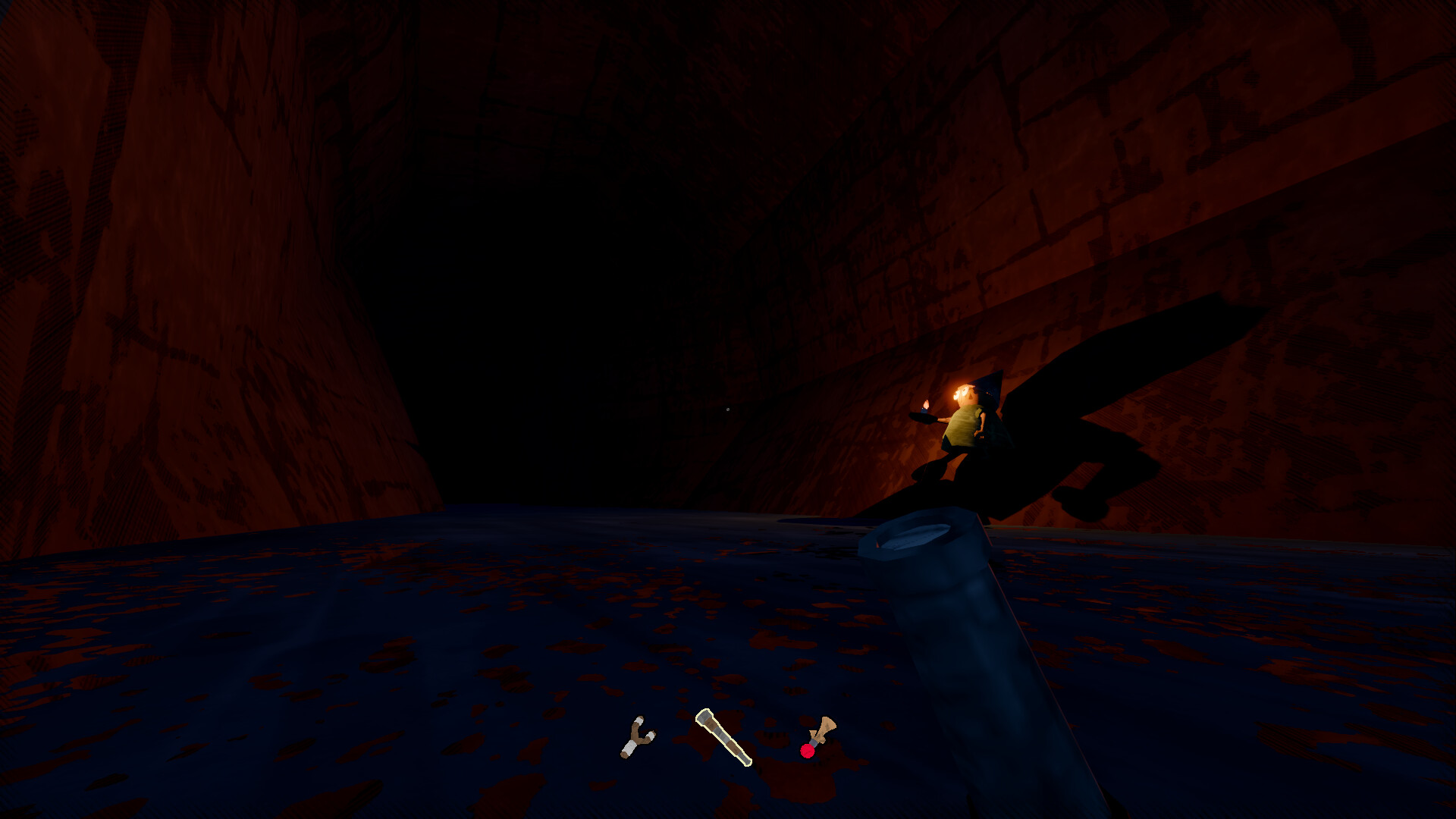
Task: Click the red ball on the horn
Action: coord(808,752)
